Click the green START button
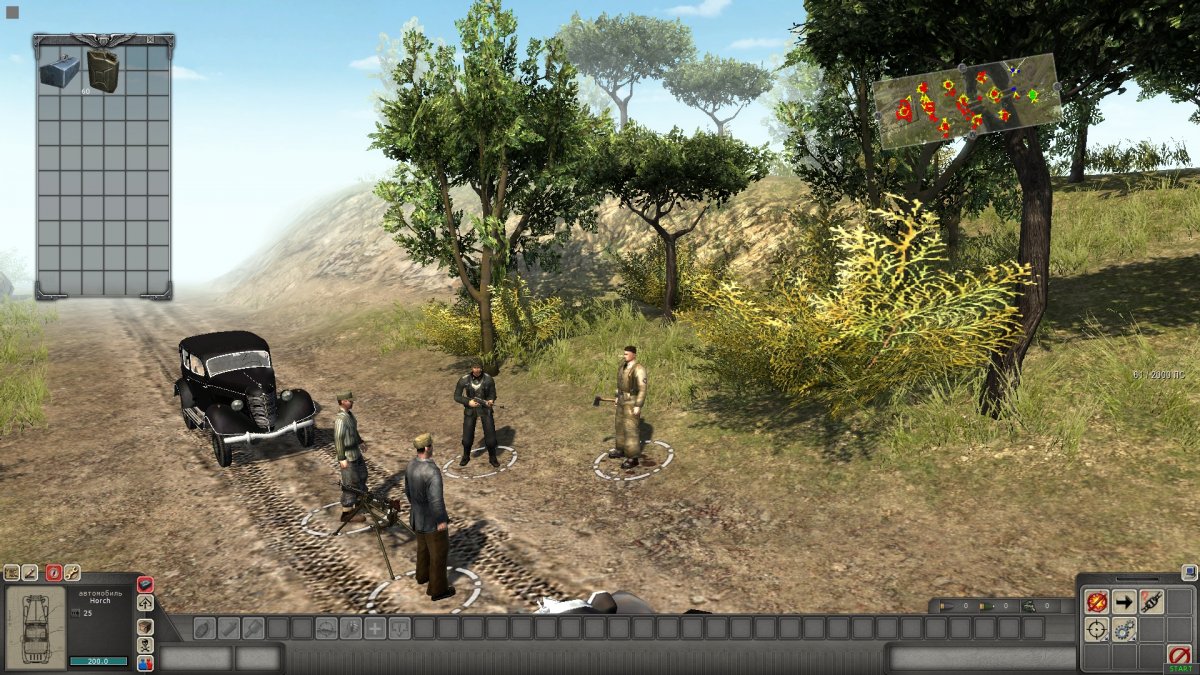This screenshot has width=1200, height=675. (1179, 668)
